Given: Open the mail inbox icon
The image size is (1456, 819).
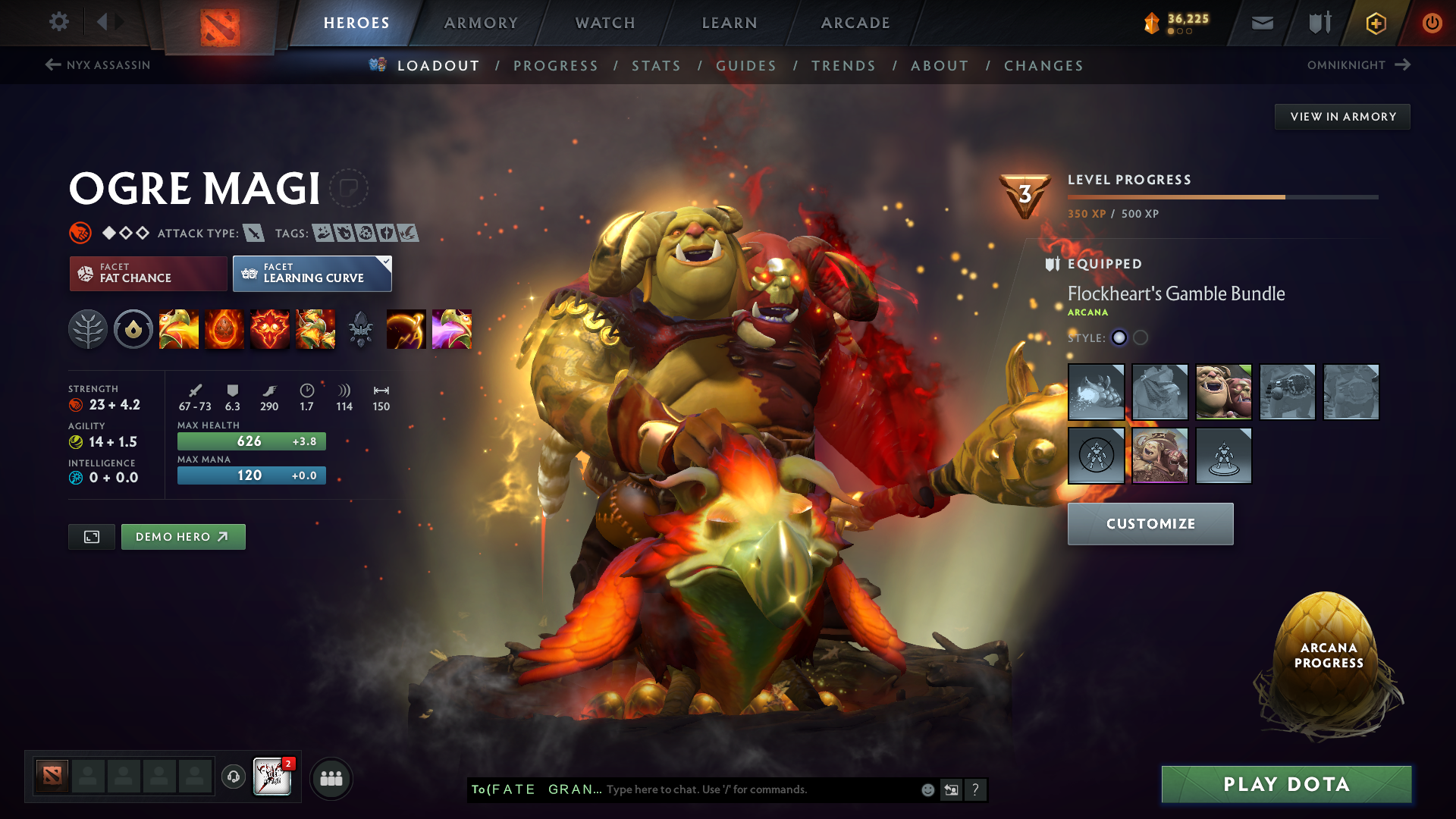Looking at the screenshot, I should click(1261, 23).
